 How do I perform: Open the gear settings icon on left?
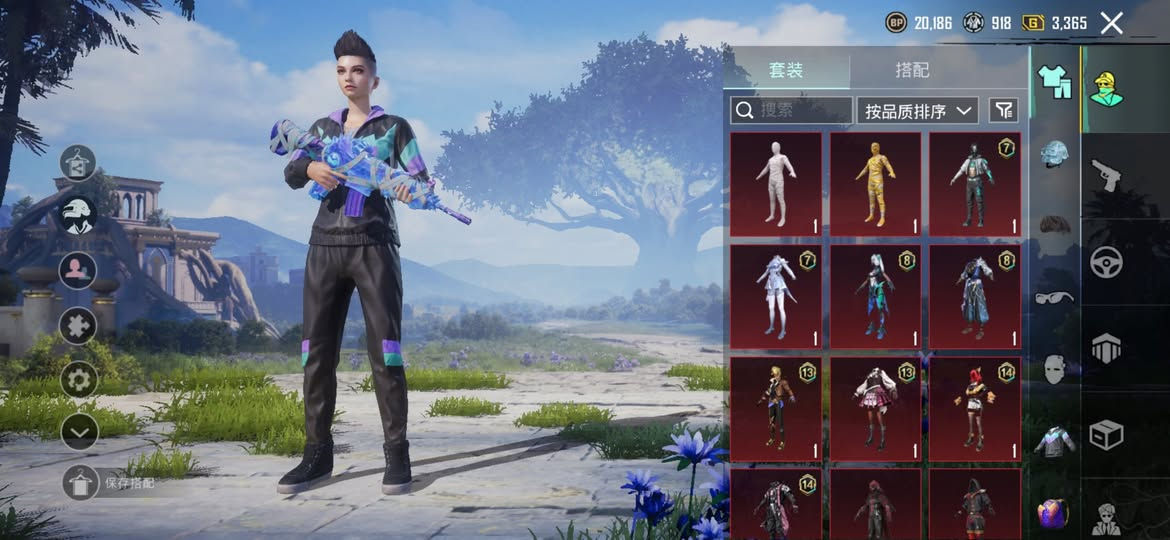pyautogui.click(x=78, y=379)
